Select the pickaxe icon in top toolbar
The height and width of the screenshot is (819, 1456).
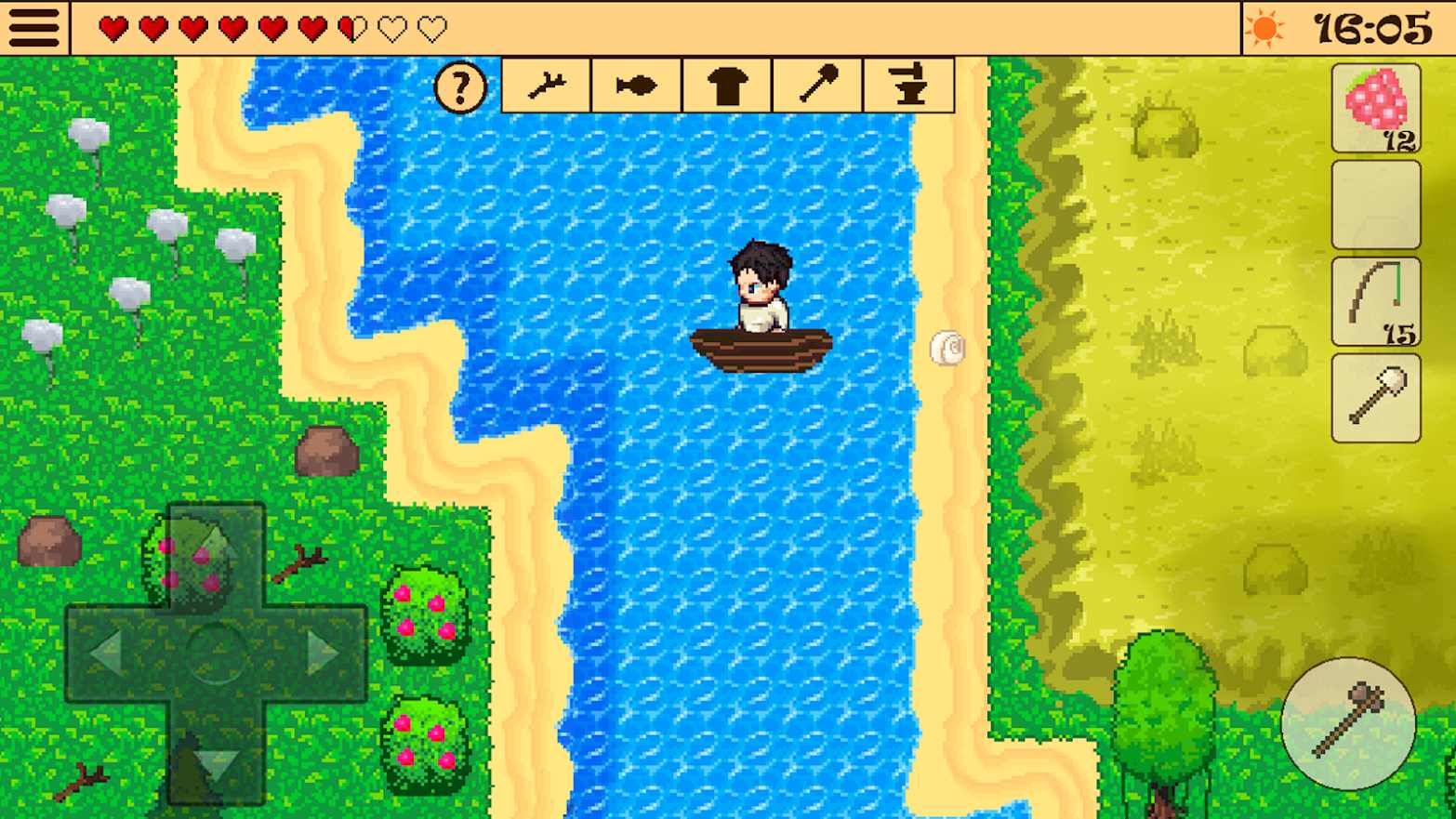(x=817, y=85)
